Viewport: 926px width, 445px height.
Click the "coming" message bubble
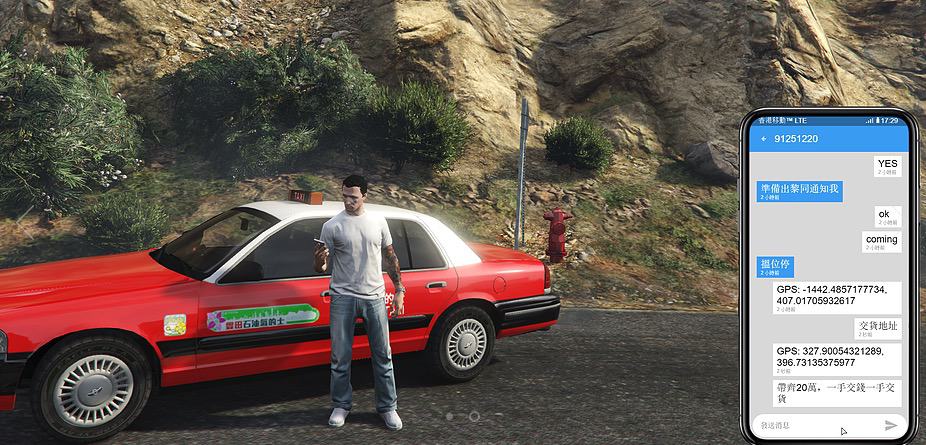[x=881, y=241]
